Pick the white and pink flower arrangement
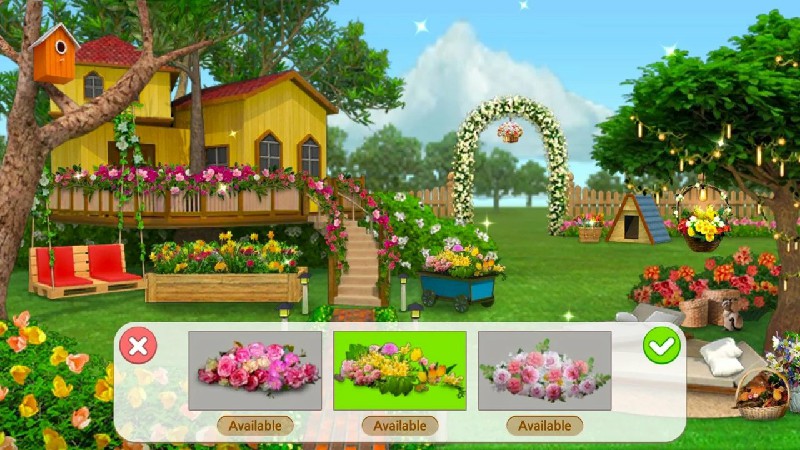The height and width of the screenshot is (450, 800). pos(544,371)
